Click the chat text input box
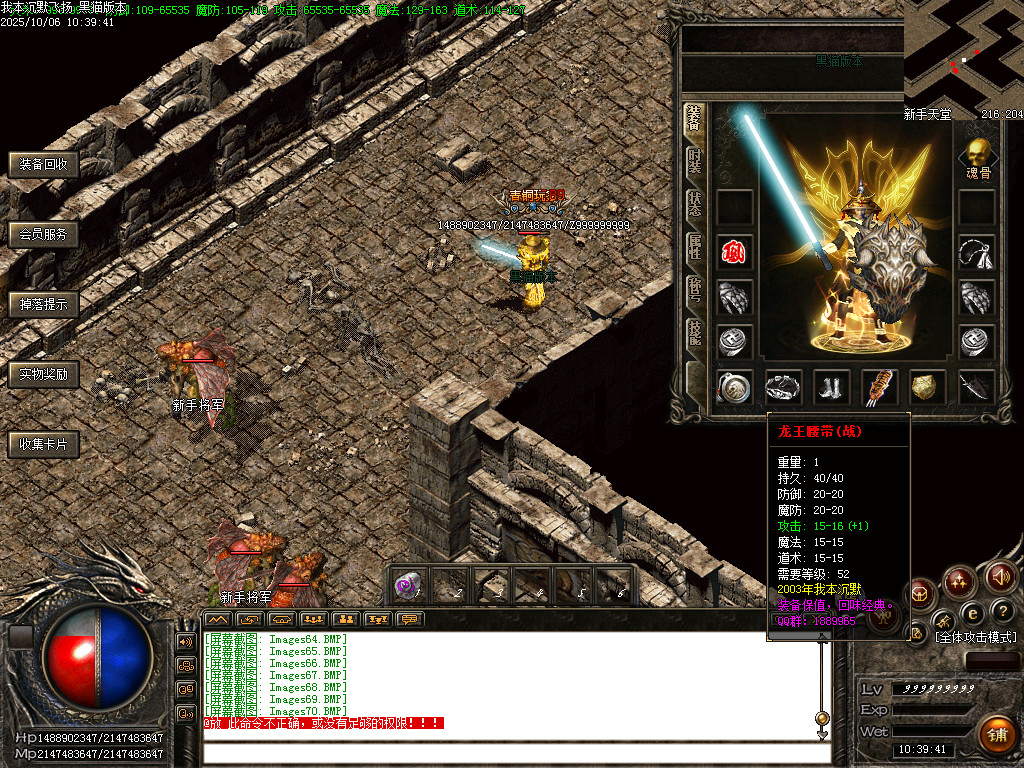1024x768 pixels. tap(510, 752)
